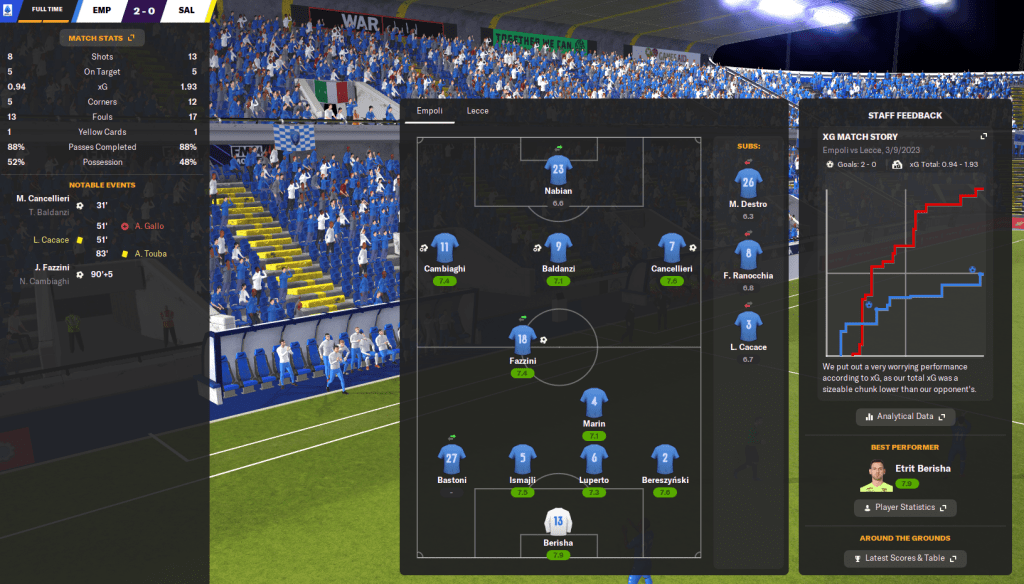
Task: Select Cambiaghi on the lineup
Action: click(445, 246)
